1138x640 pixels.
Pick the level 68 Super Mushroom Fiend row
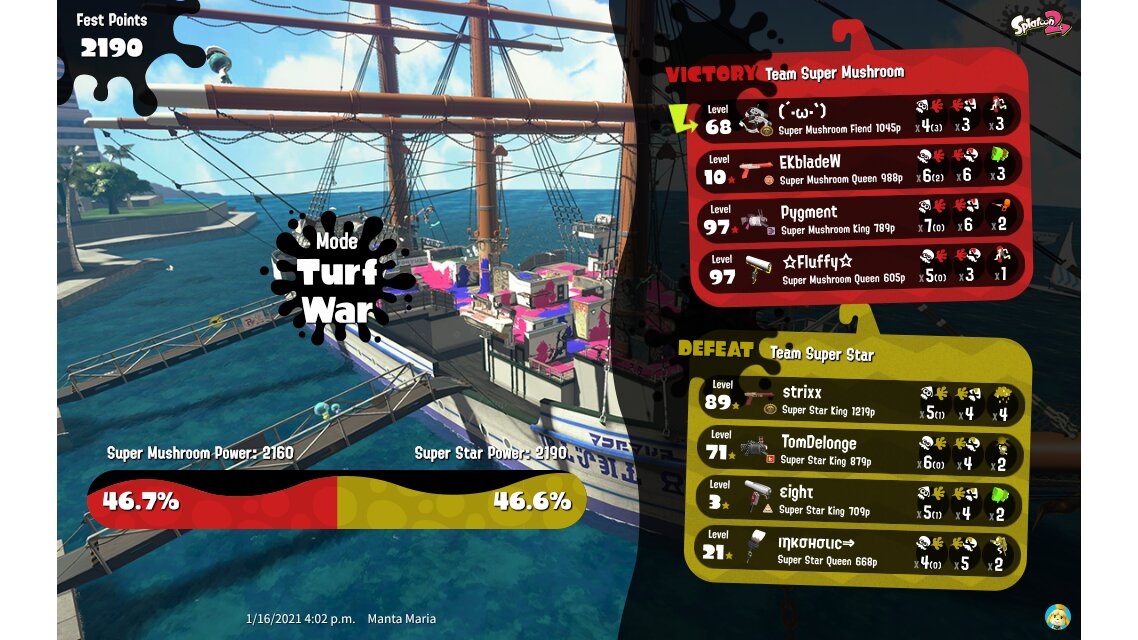click(x=858, y=118)
